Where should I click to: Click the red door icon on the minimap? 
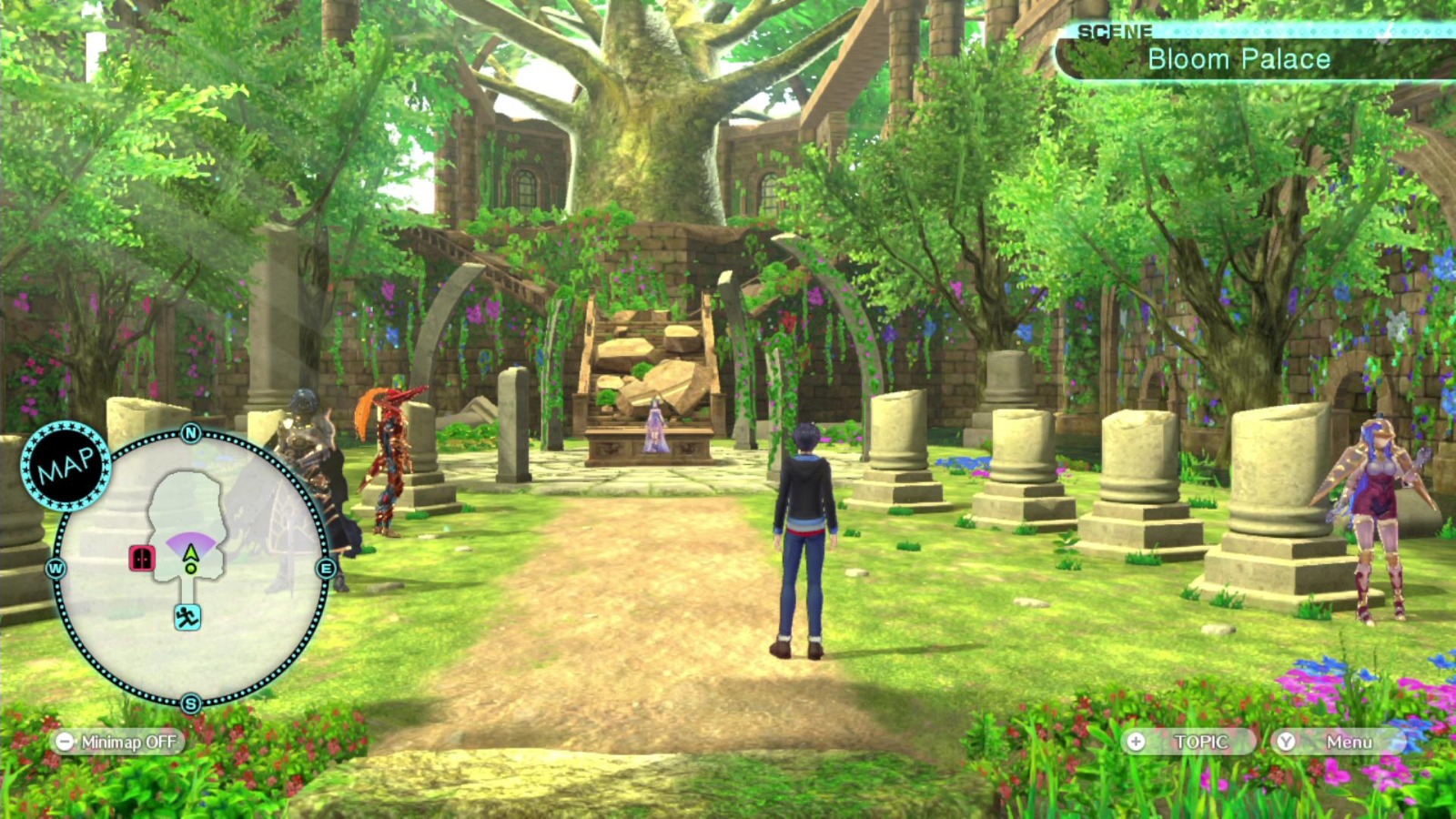pos(143,558)
